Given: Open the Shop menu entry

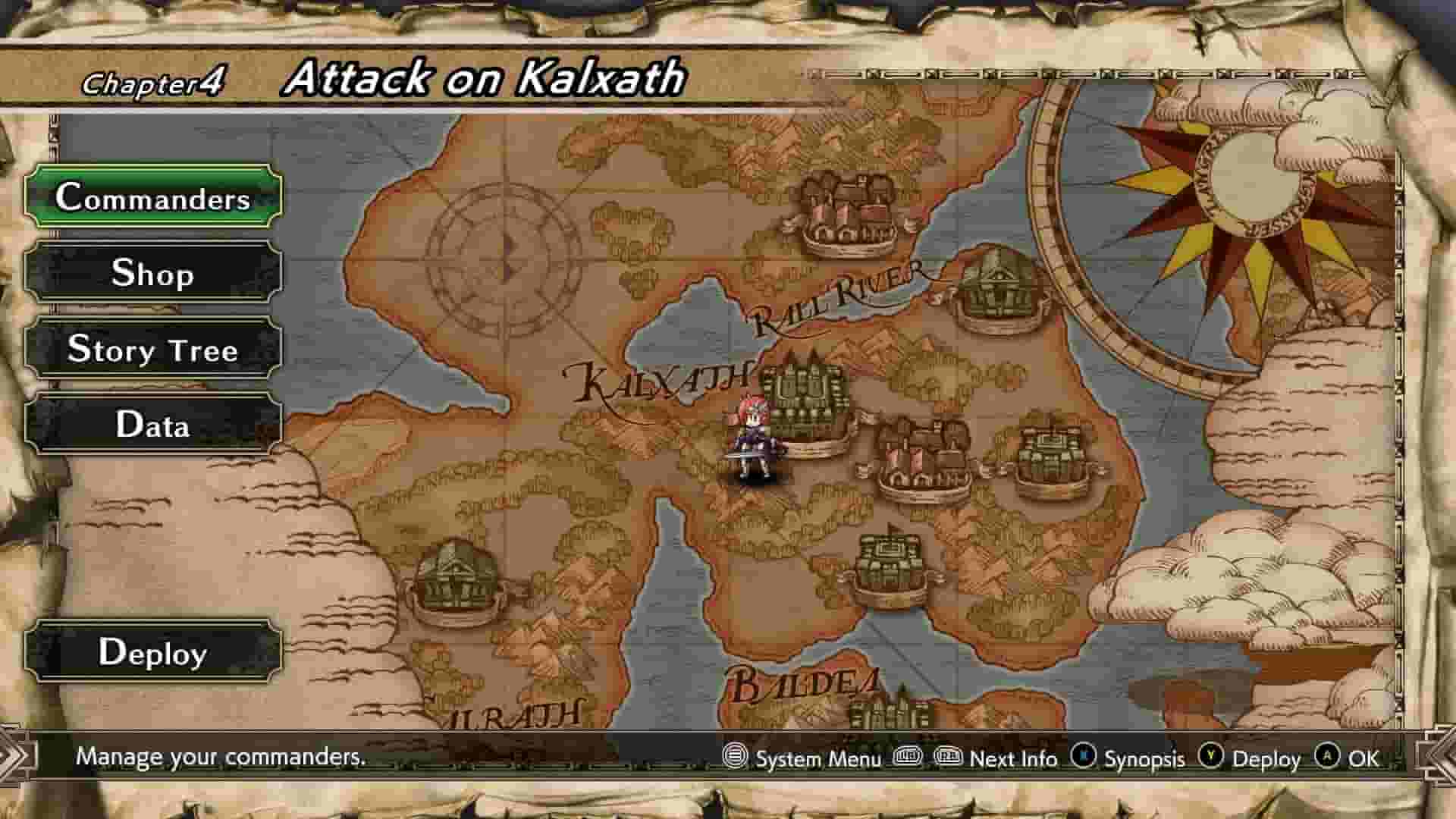Looking at the screenshot, I should click(152, 275).
